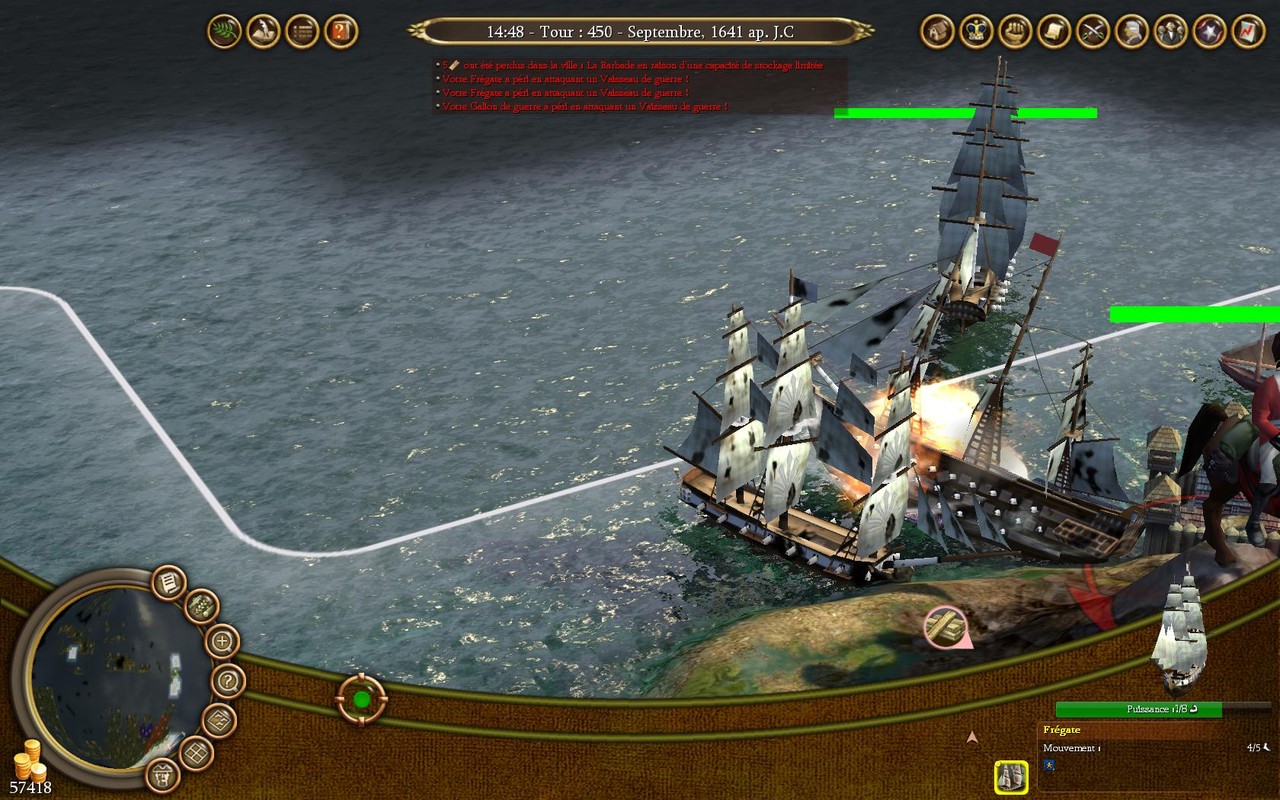Click the question mark magnifier button

(229, 682)
